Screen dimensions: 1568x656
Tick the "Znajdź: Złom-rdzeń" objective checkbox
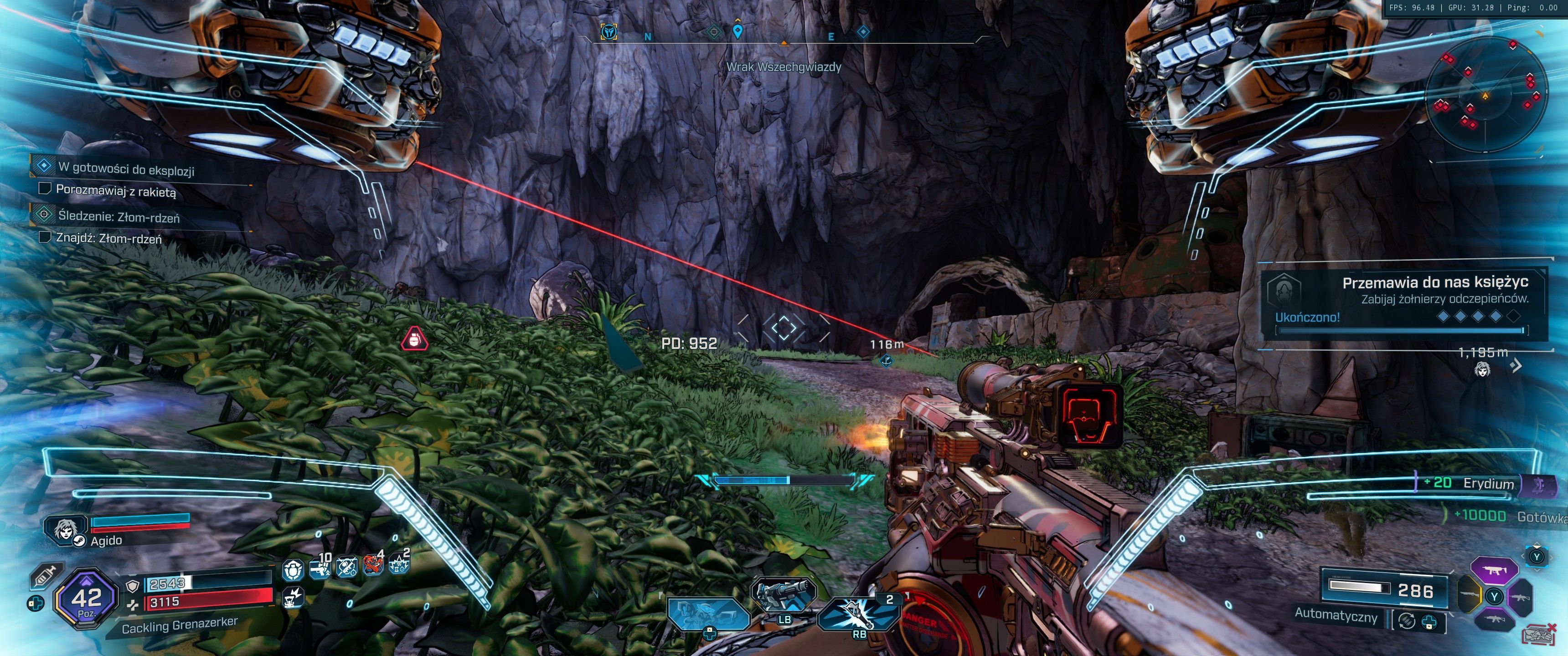pyautogui.click(x=44, y=237)
